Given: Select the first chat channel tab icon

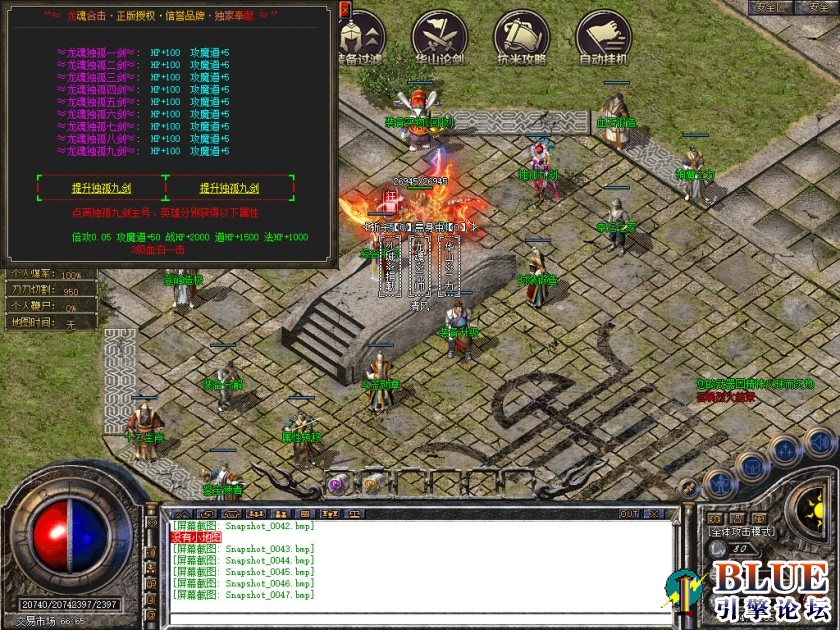Looking at the screenshot, I should pyautogui.click(x=179, y=514).
